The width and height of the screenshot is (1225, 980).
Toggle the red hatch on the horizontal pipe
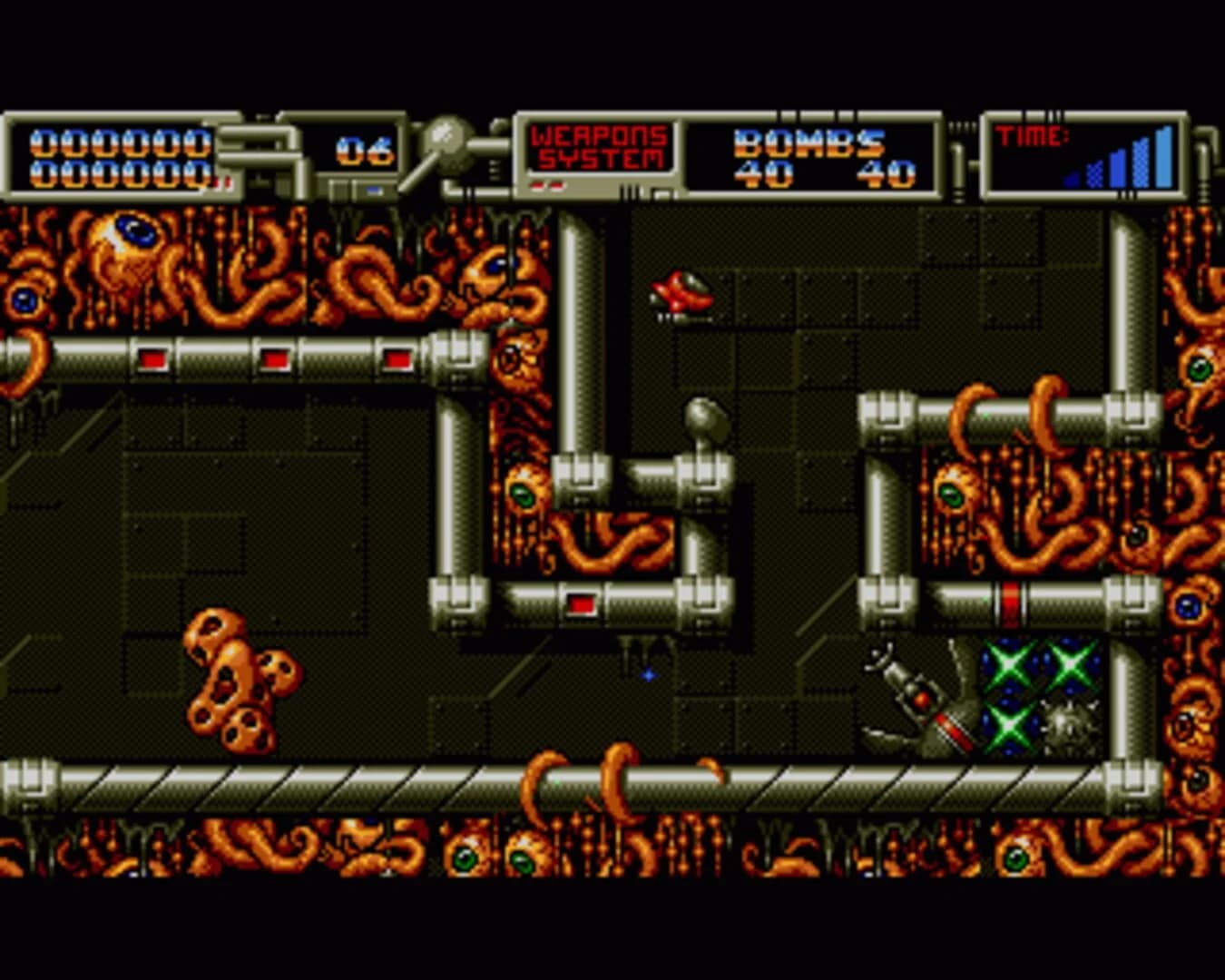pyautogui.click(x=579, y=600)
